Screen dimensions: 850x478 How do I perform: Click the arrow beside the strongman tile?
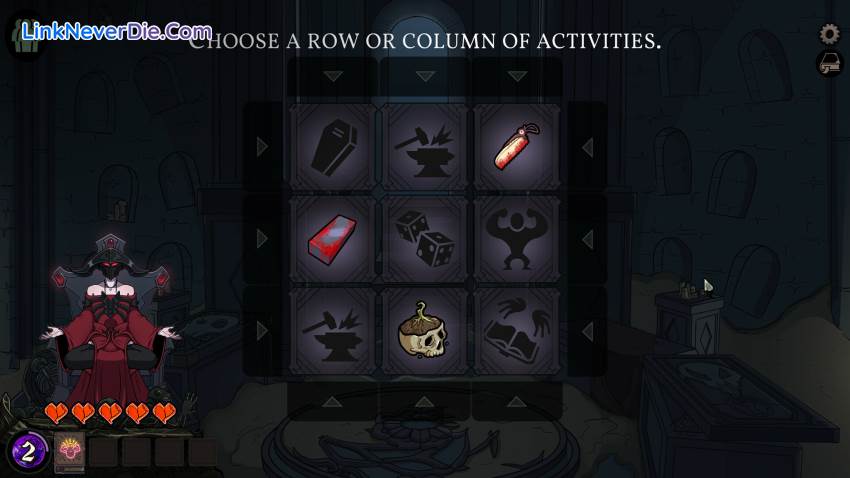click(x=587, y=239)
